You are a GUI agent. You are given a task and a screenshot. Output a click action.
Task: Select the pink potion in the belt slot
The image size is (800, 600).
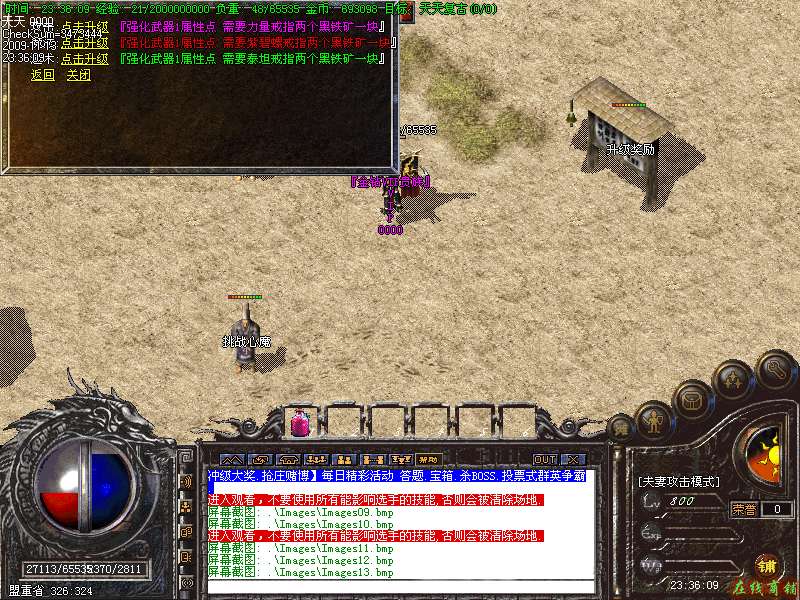click(299, 424)
